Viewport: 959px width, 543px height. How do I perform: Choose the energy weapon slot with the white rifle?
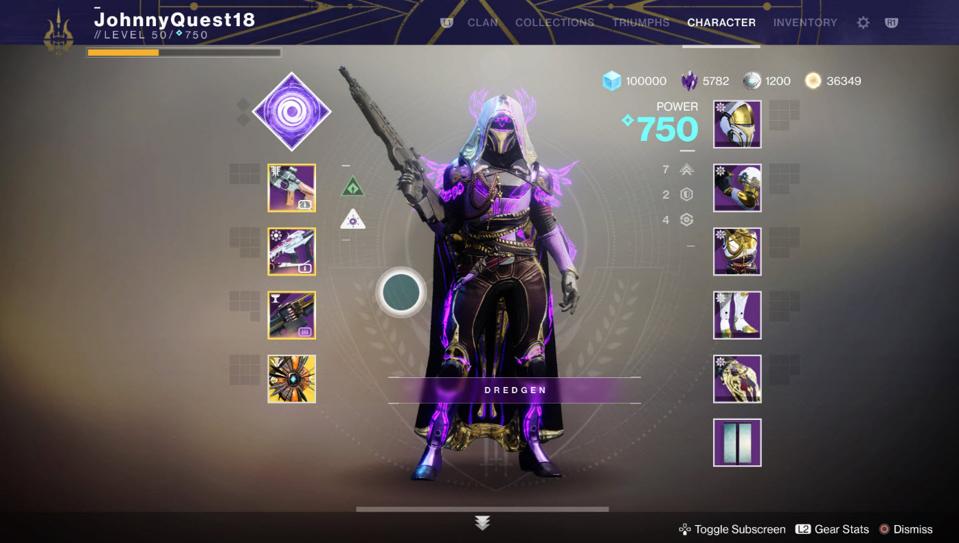click(292, 252)
